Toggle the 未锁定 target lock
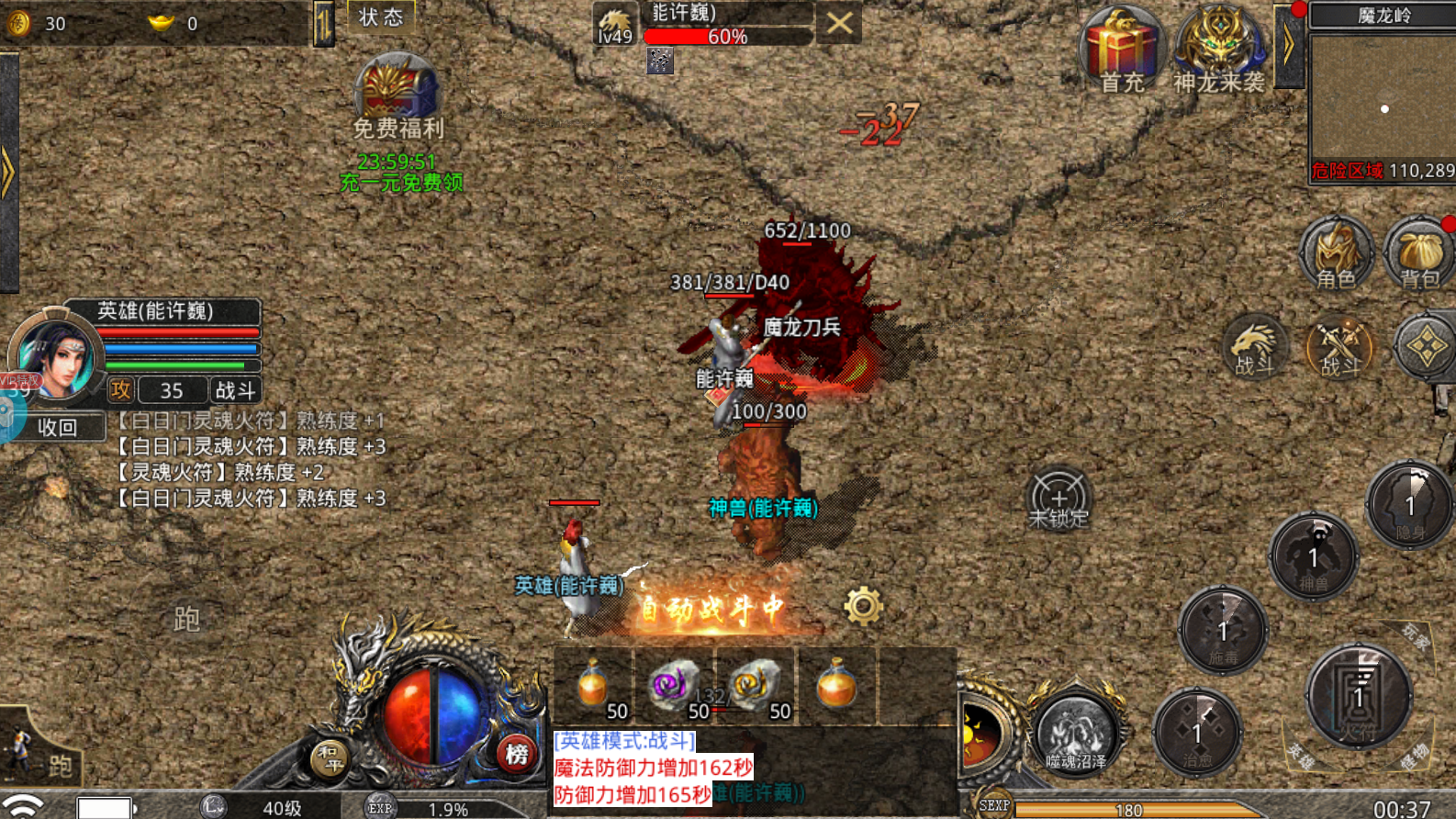1456x819 pixels. (1058, 499)
